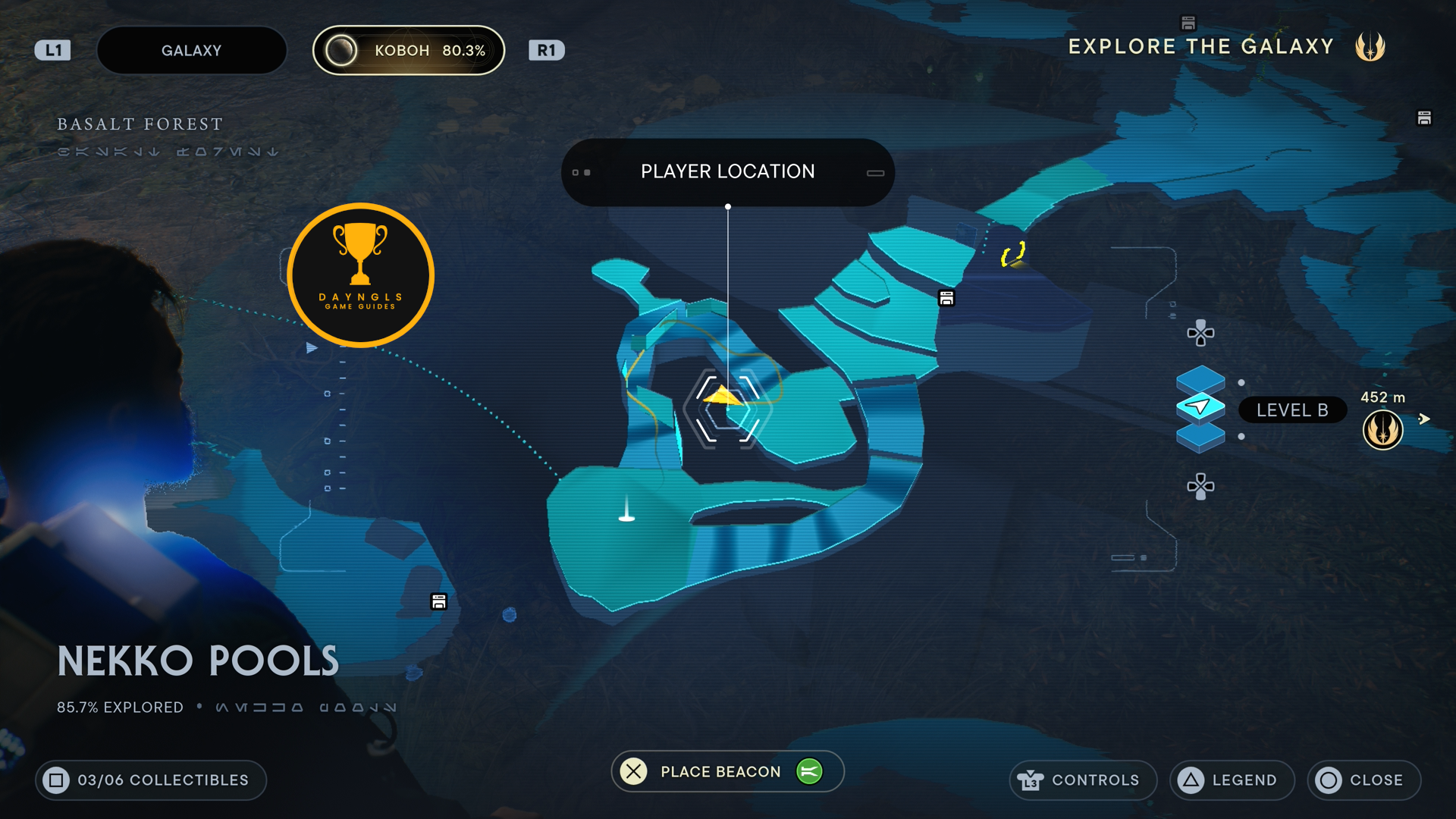The height and width of the screenshot is (819, 1456).
Task: Select the lower layer of level stack
Action: 1200,438
